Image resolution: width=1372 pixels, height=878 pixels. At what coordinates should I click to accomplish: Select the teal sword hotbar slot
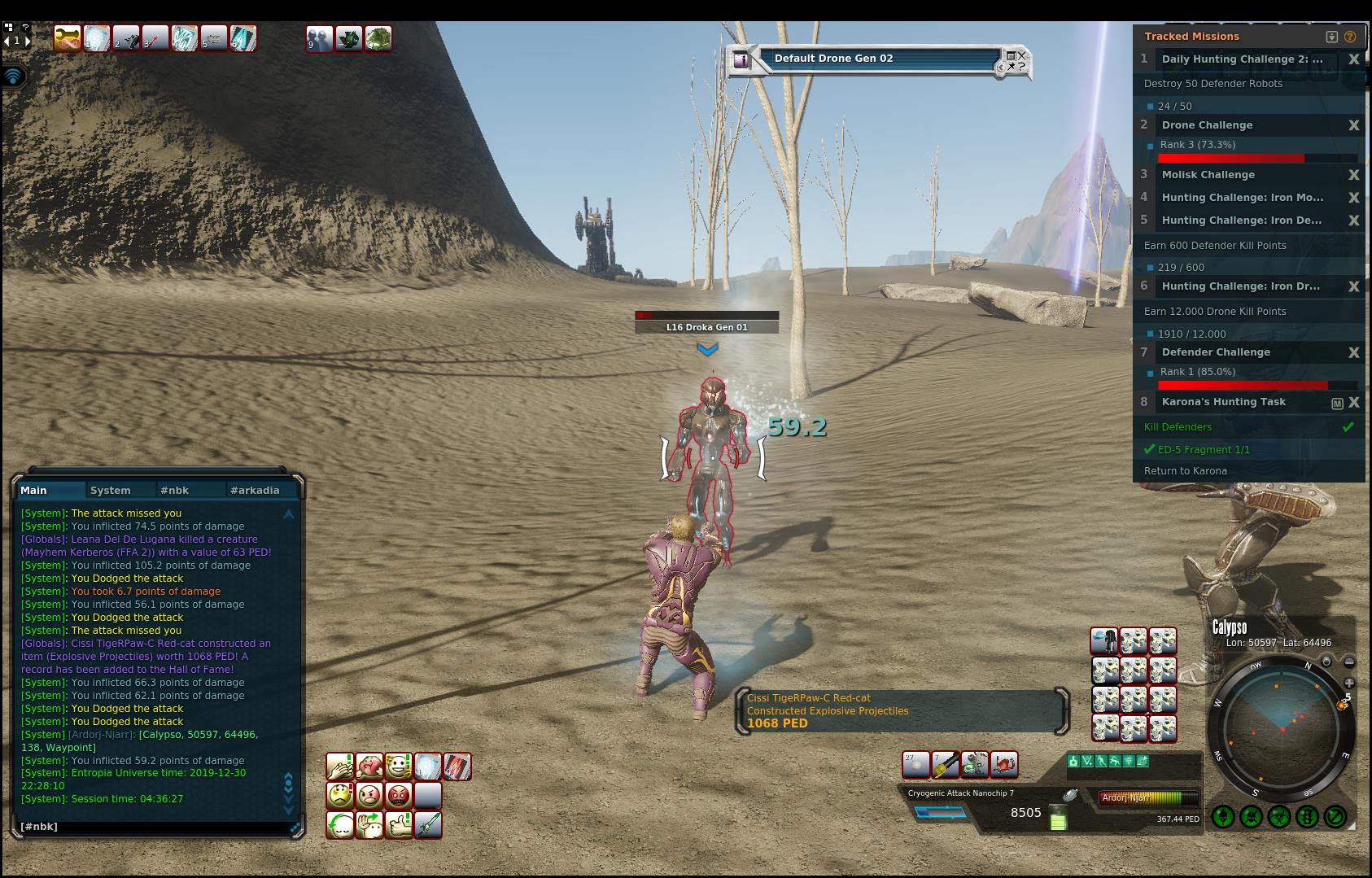click(428, 824)
